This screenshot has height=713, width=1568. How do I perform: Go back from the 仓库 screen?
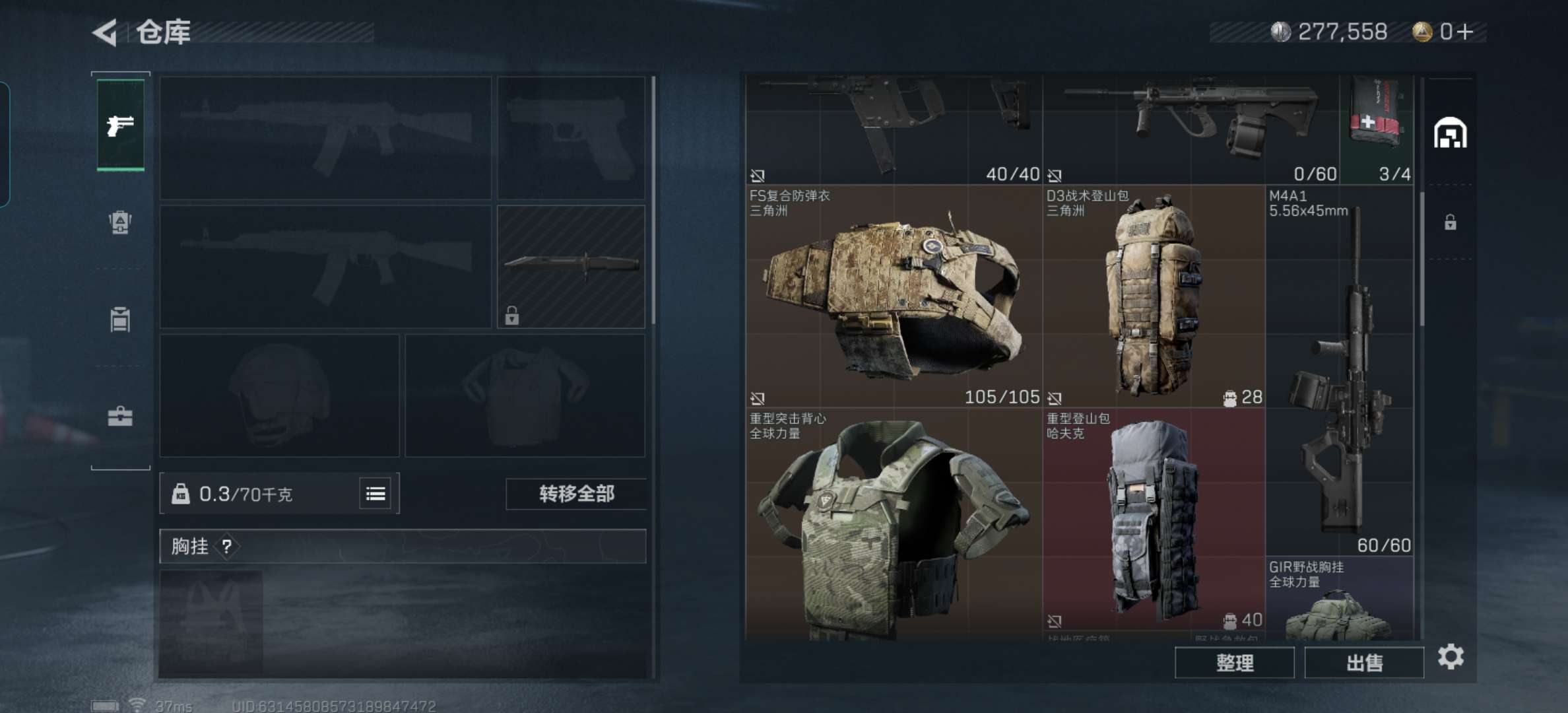(106, 32)
